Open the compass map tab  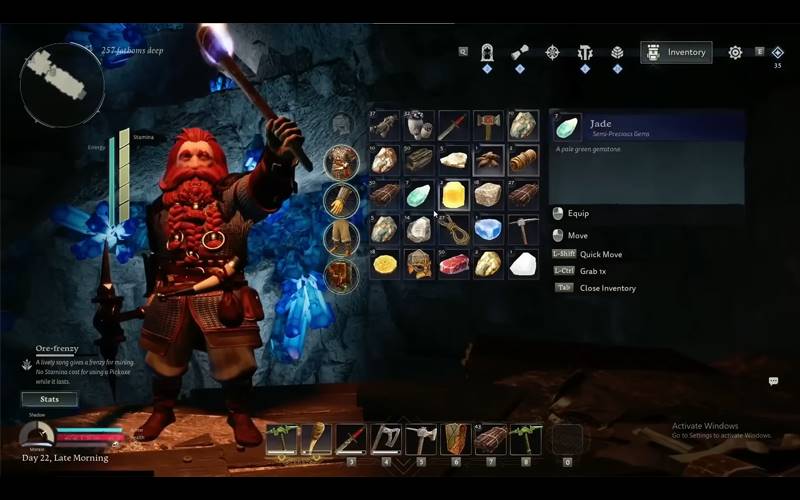pyautogui.click(x=552, y=52)
